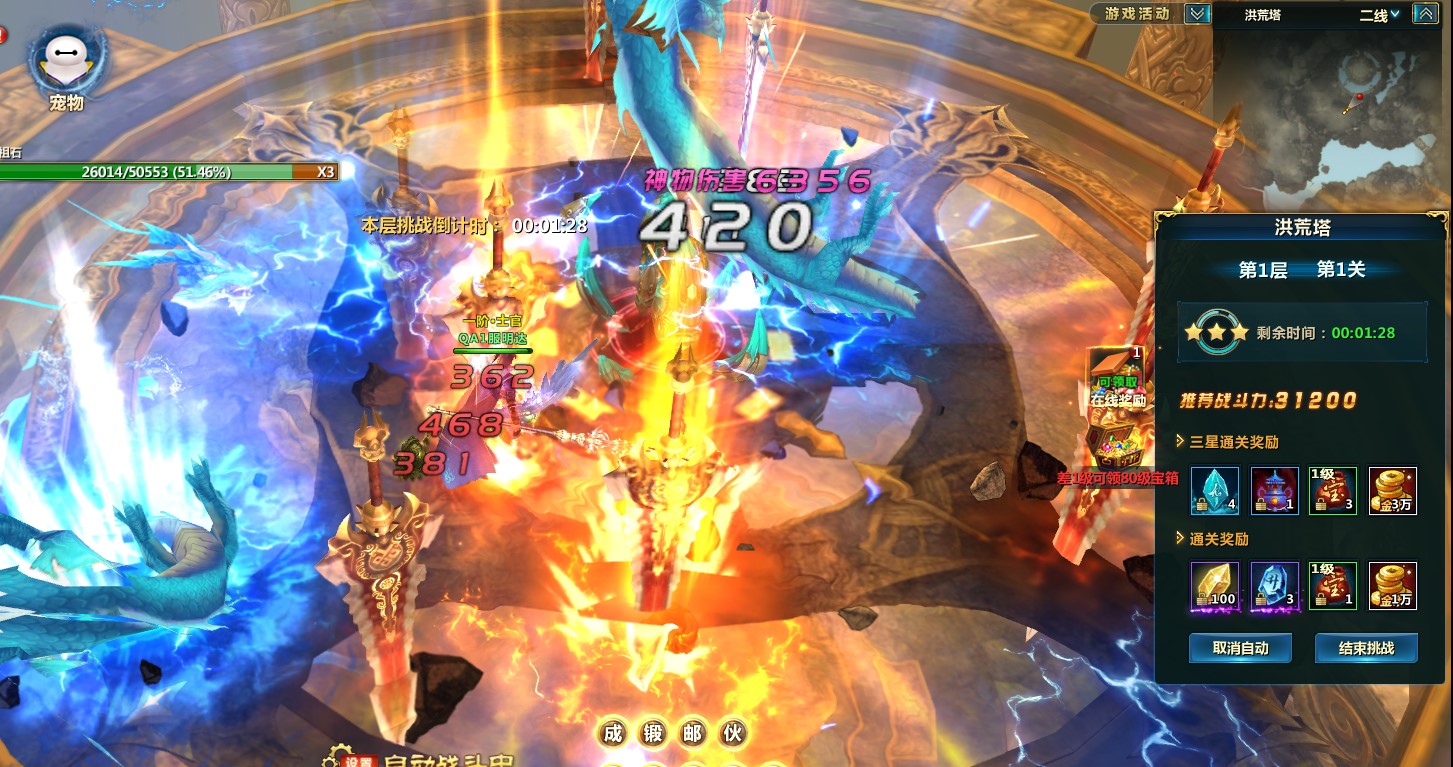Collapse the minimap with the up-arrow button
This screenshot has width=1453, height=767.
1425,14
